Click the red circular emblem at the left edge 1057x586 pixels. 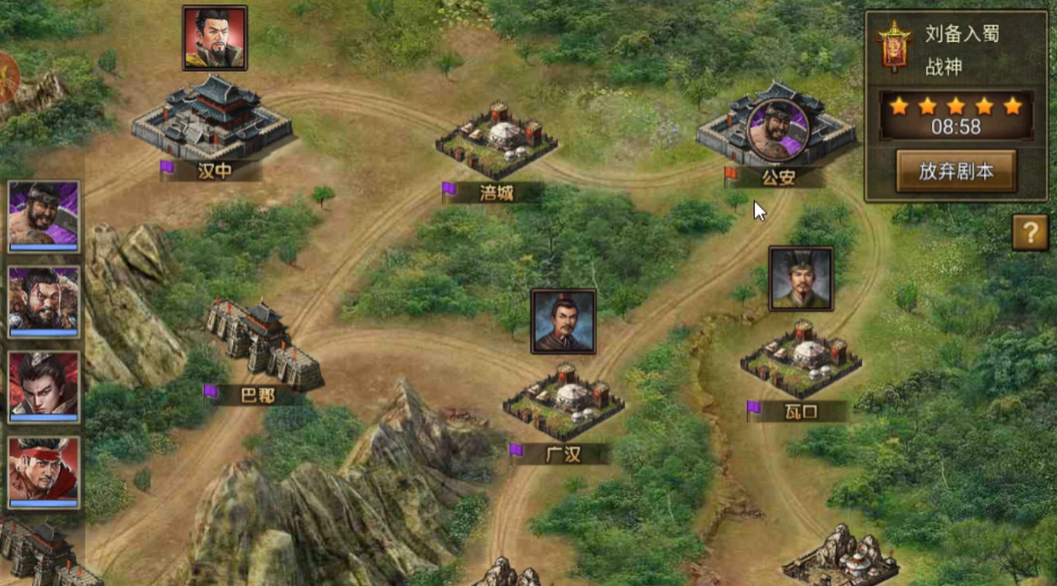(x=6, y=78)
